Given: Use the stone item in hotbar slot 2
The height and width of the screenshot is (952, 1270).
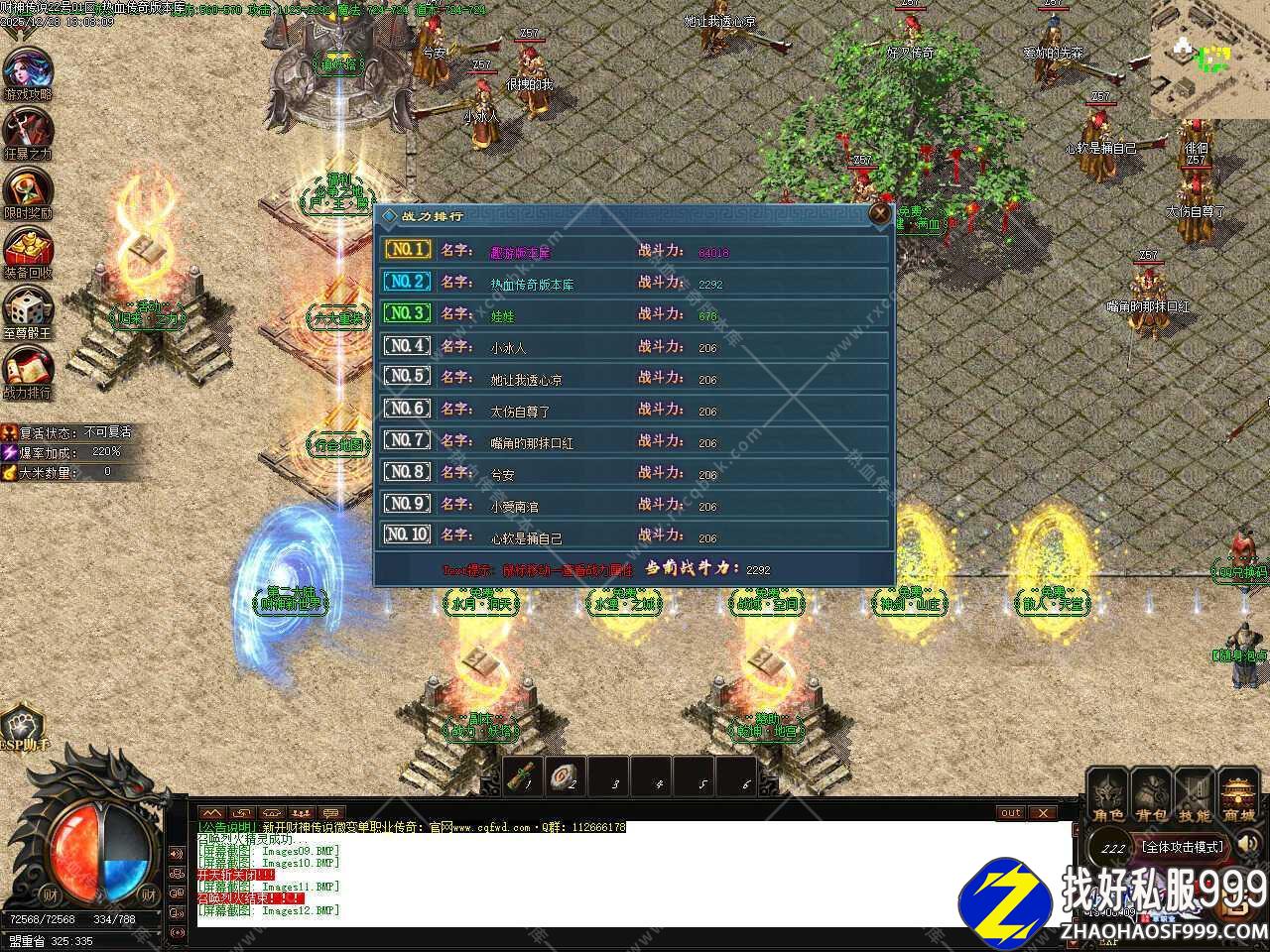Looking at the screenshot, I should pyautogui.click(x=564, y=776).
